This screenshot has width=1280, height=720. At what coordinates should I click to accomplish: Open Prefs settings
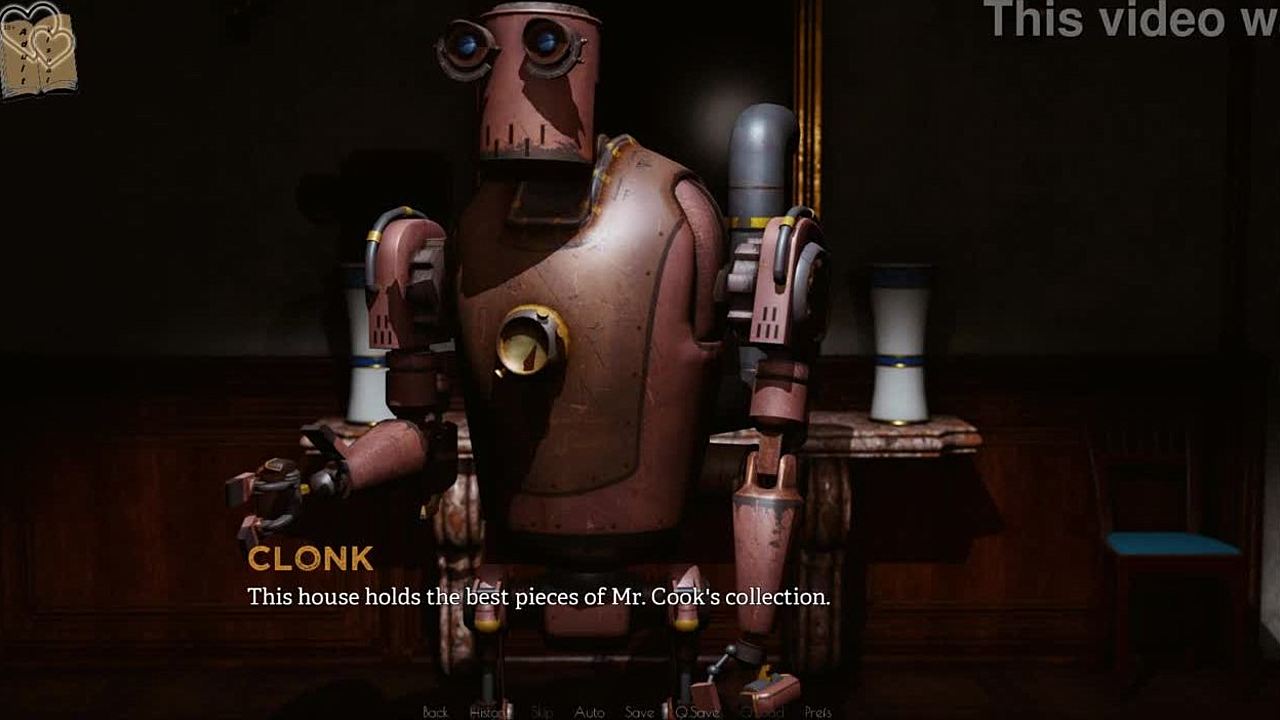coord(818,712)
